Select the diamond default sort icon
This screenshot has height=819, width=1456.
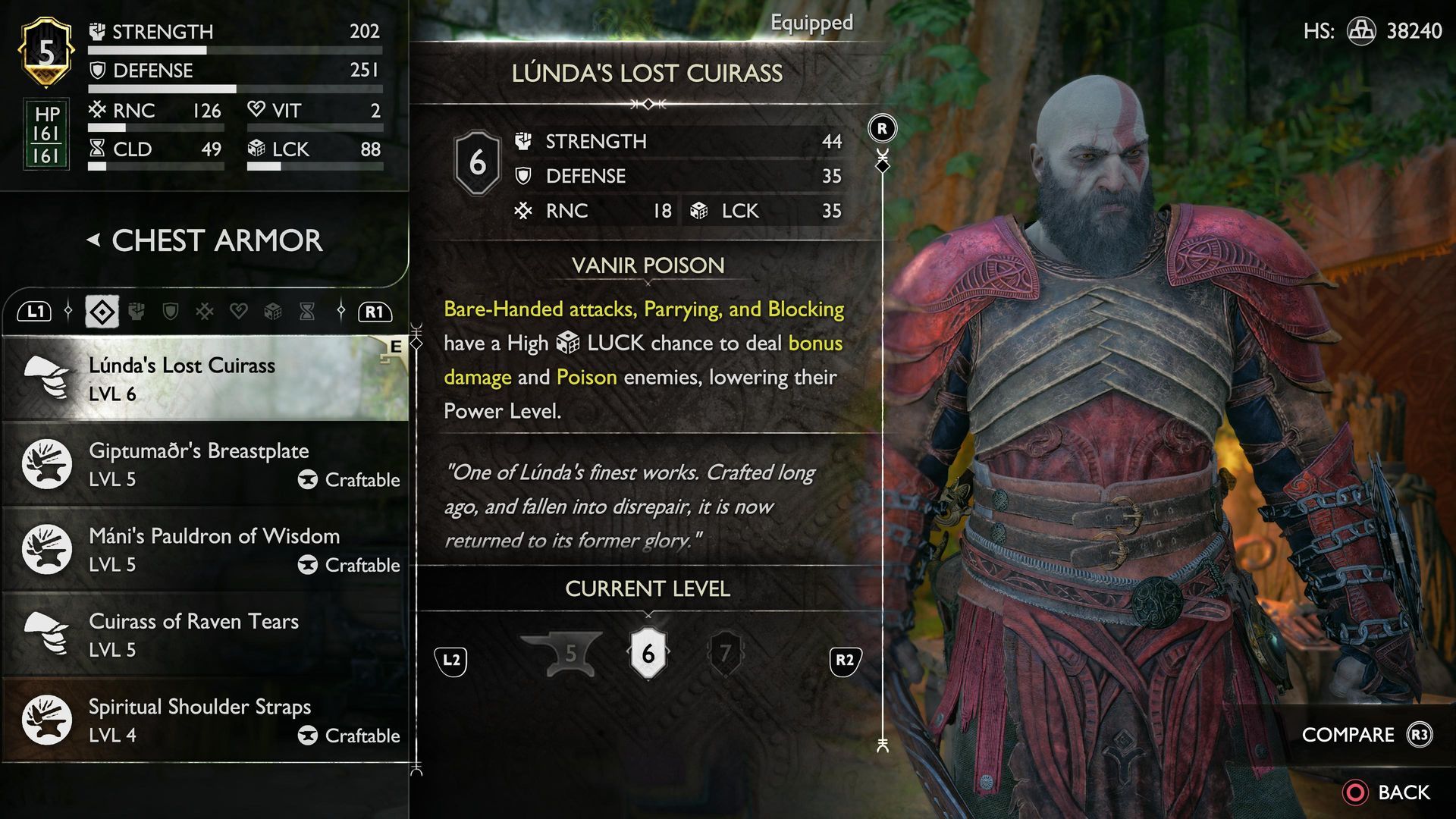click(102, 312)
